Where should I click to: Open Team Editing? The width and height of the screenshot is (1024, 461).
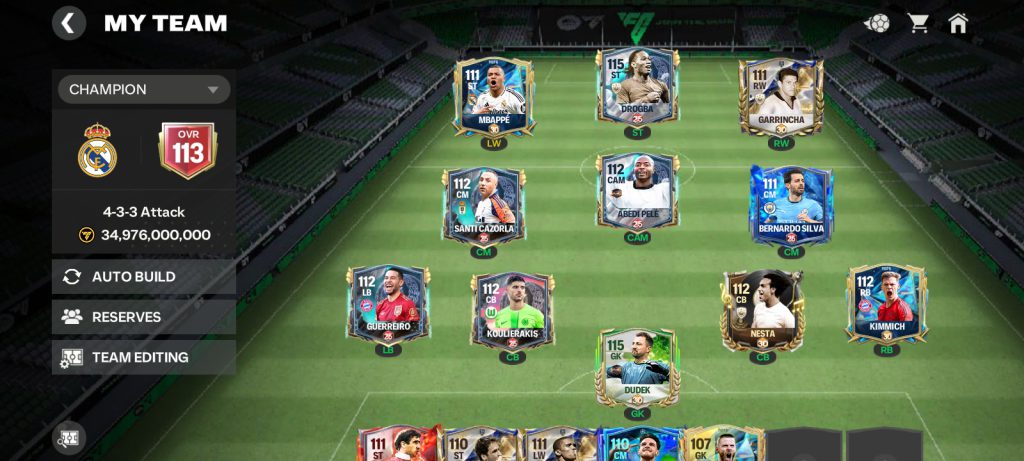(143, 357)
